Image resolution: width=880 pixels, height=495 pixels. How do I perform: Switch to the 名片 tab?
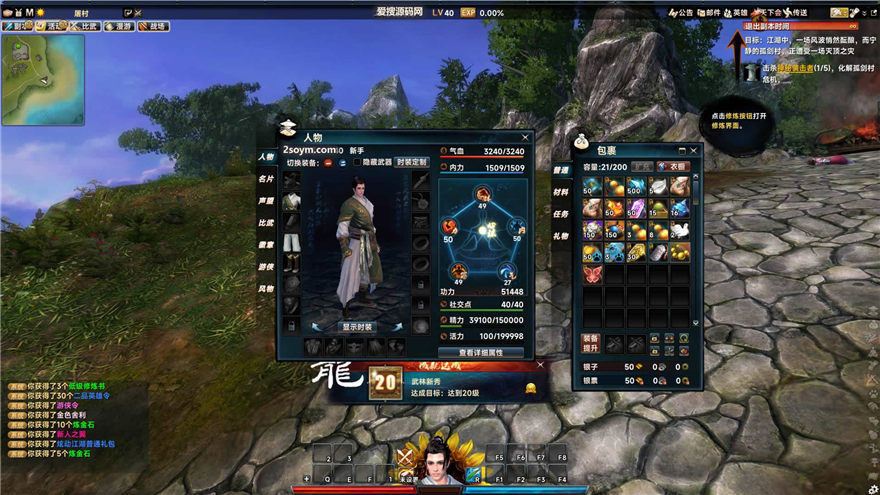tap(265, 179)
